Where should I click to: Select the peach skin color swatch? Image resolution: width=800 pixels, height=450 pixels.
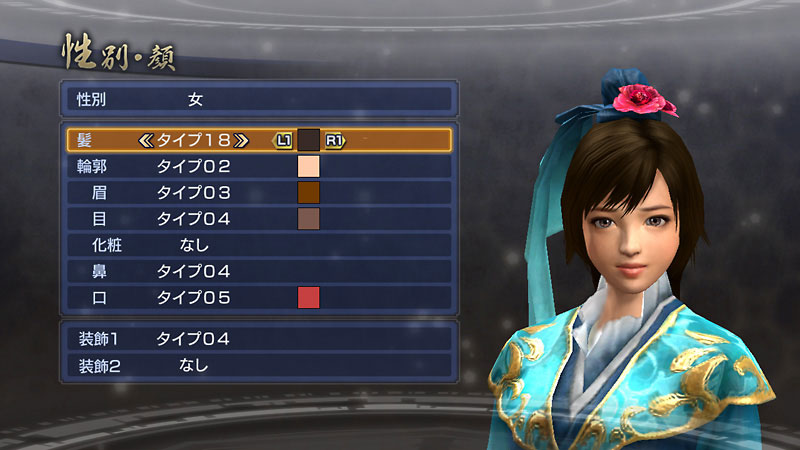pyautogui.click(x=308, y=166)
